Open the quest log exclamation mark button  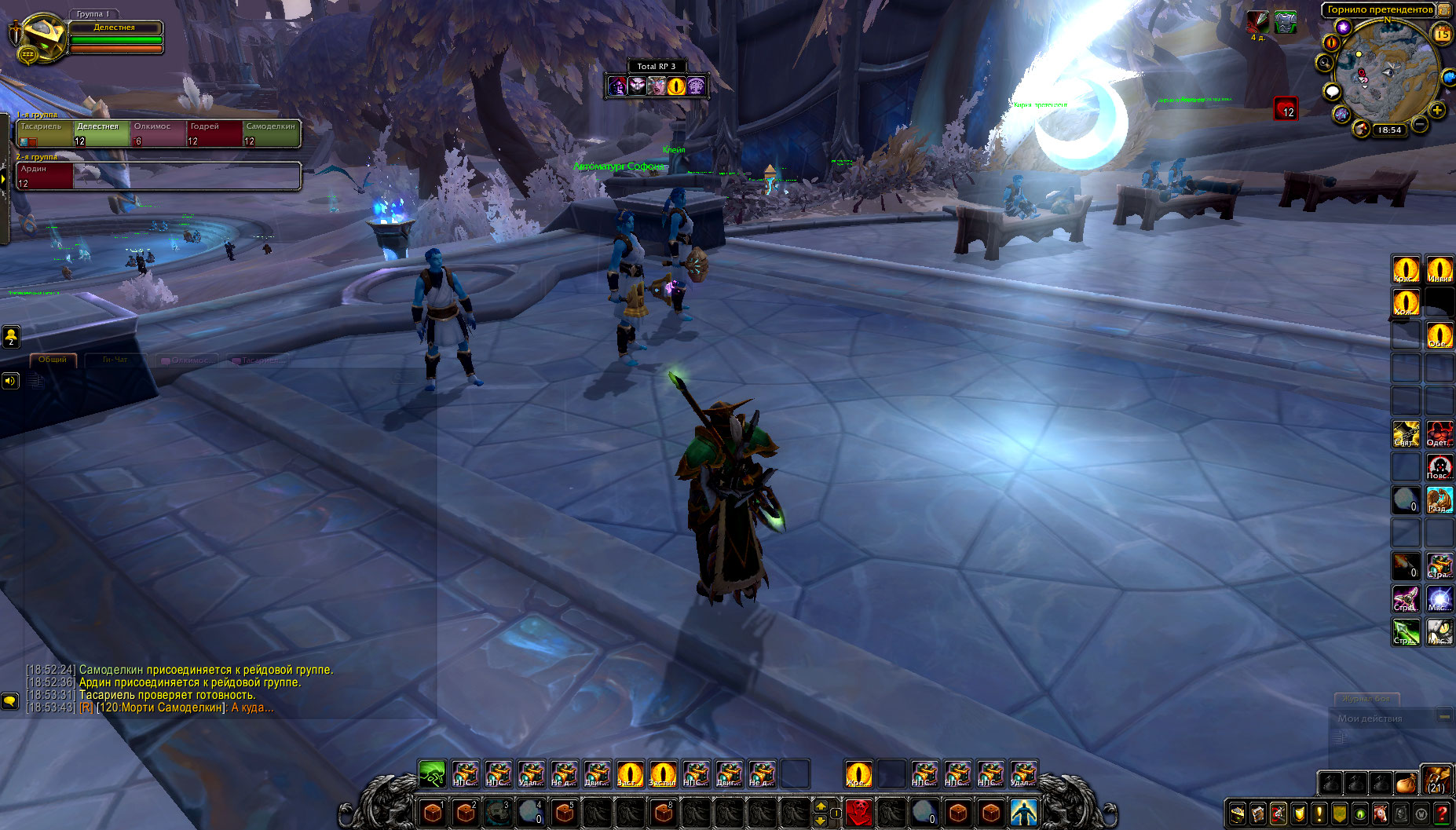coord(1319,814)
